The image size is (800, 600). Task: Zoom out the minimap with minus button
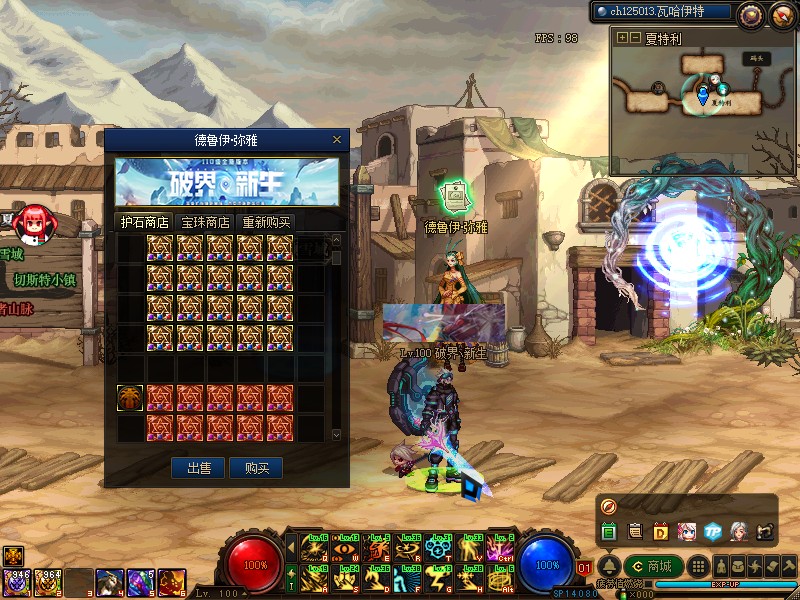pos(636,37)
